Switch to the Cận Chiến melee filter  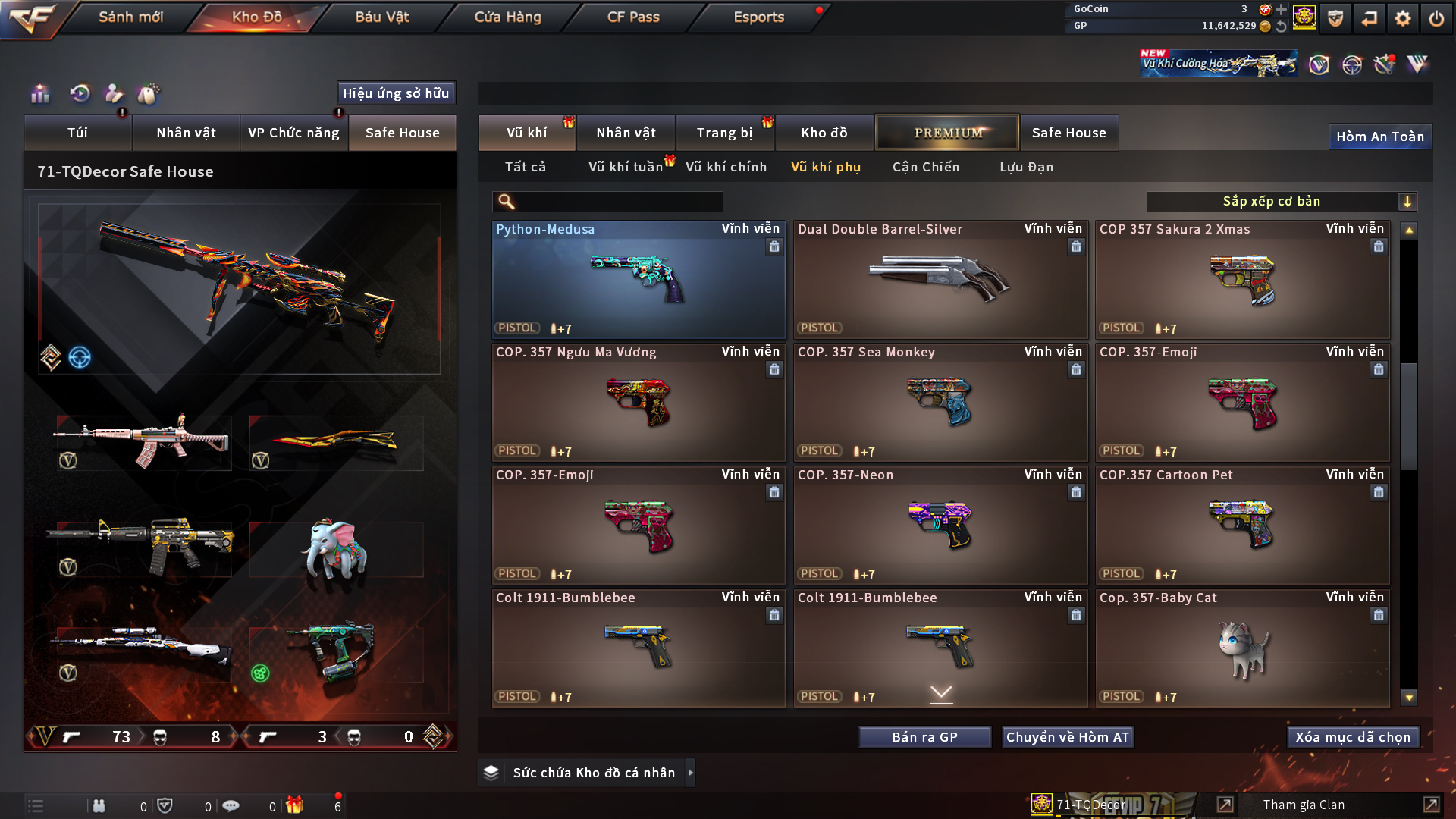925,167
